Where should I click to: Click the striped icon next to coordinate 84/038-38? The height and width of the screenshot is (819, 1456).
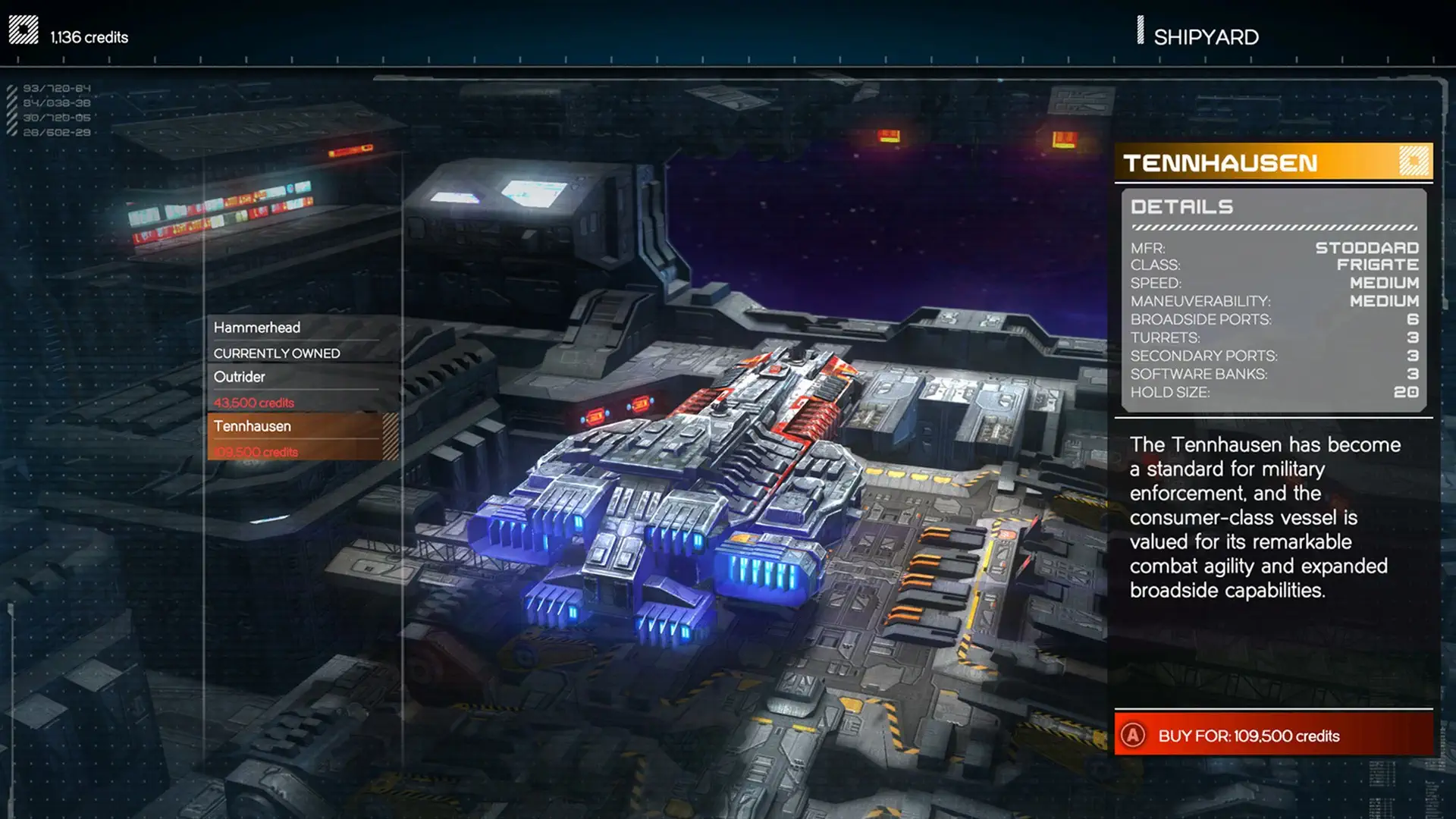(11, 102)
